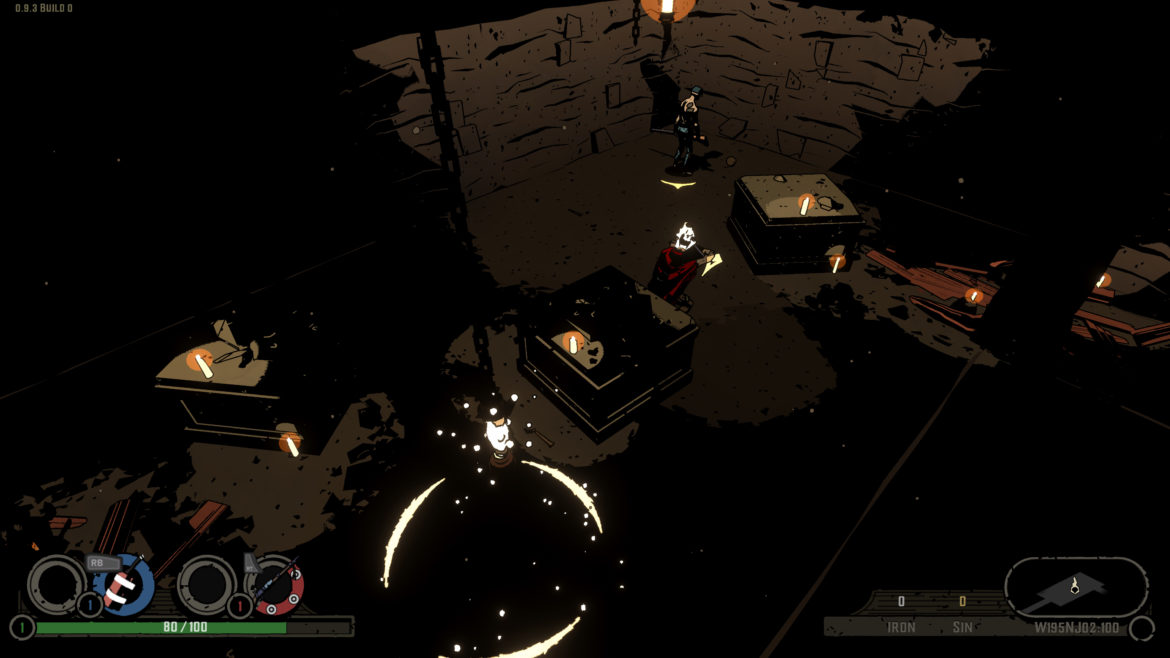Open the minimap in the oval frame
The width and height of the screenshot is (1170, 658).
pyautogui.click(x=1075, y=588)
